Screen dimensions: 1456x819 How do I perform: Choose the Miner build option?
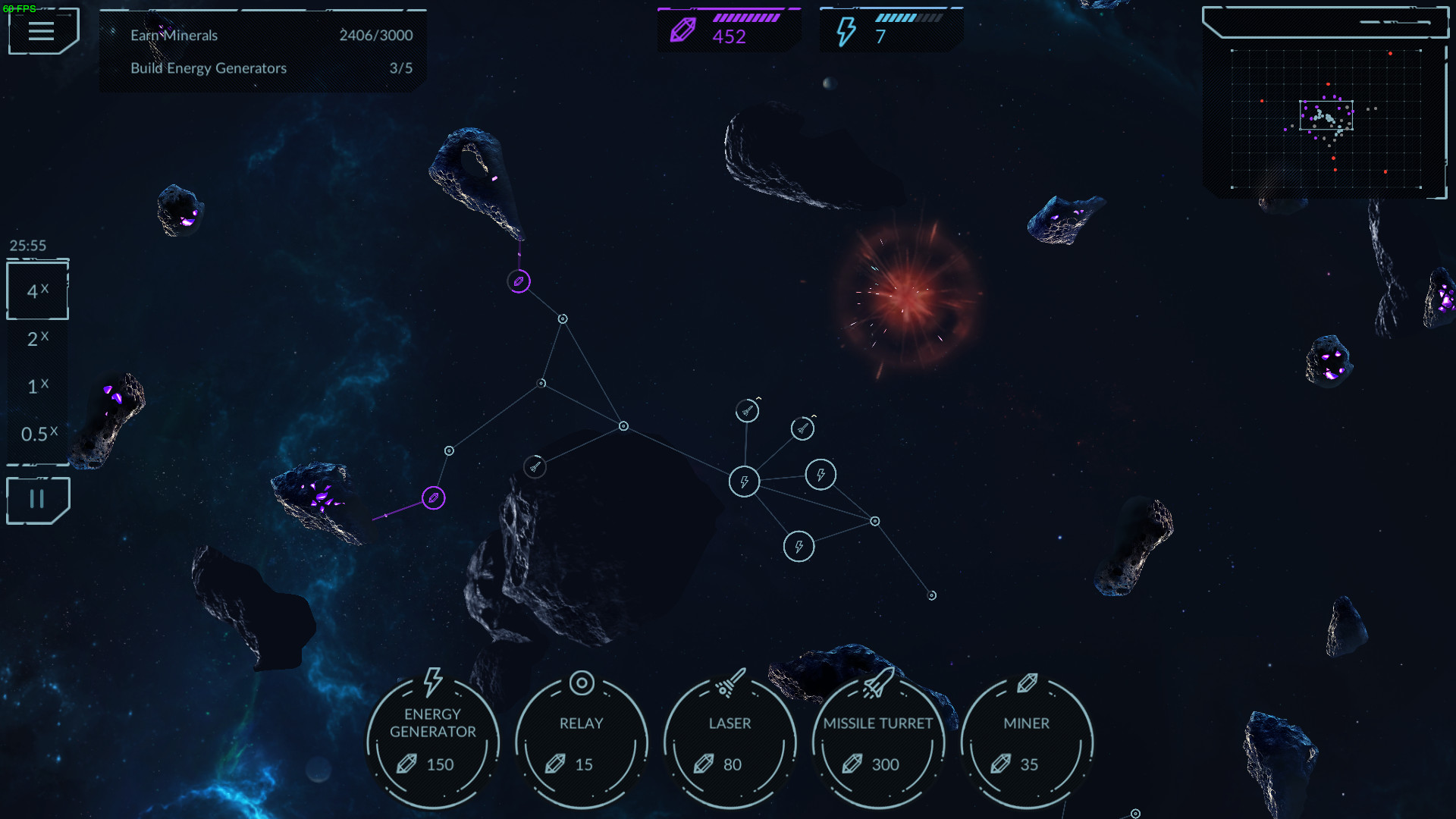tap(1027, 741)
